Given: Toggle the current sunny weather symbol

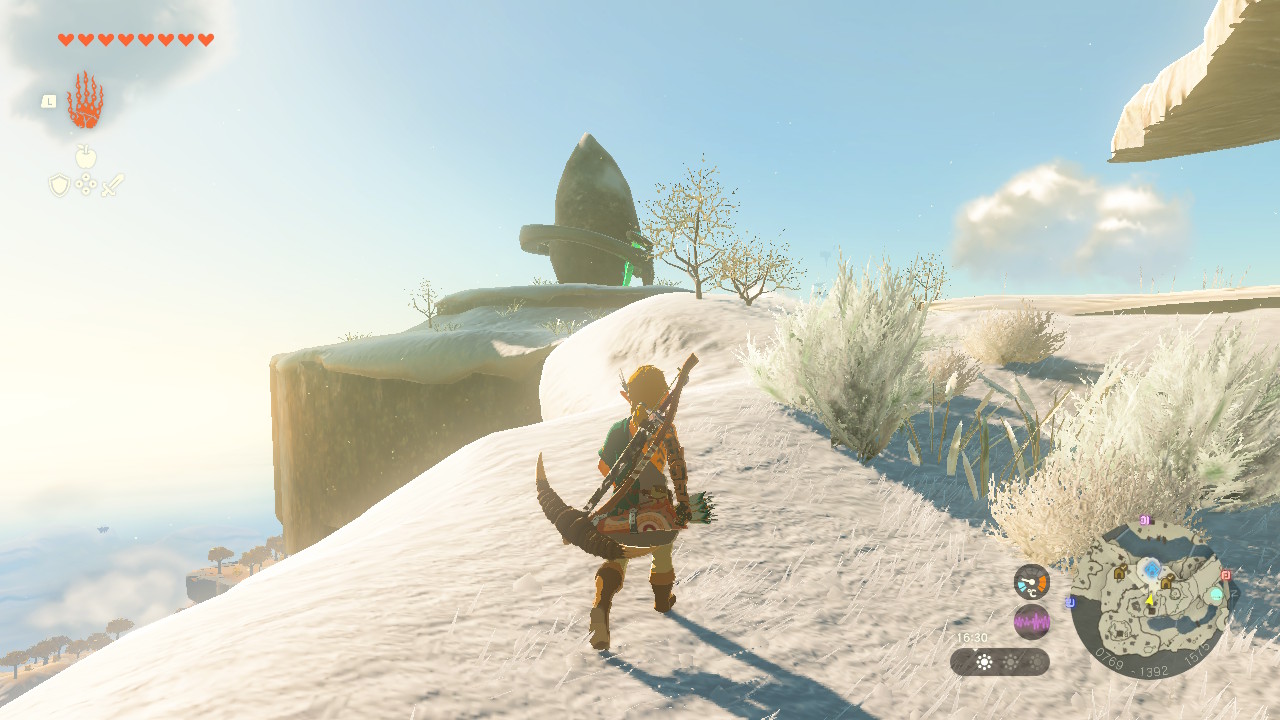Looking at the screenshot, I should click(x=984, y=660).
